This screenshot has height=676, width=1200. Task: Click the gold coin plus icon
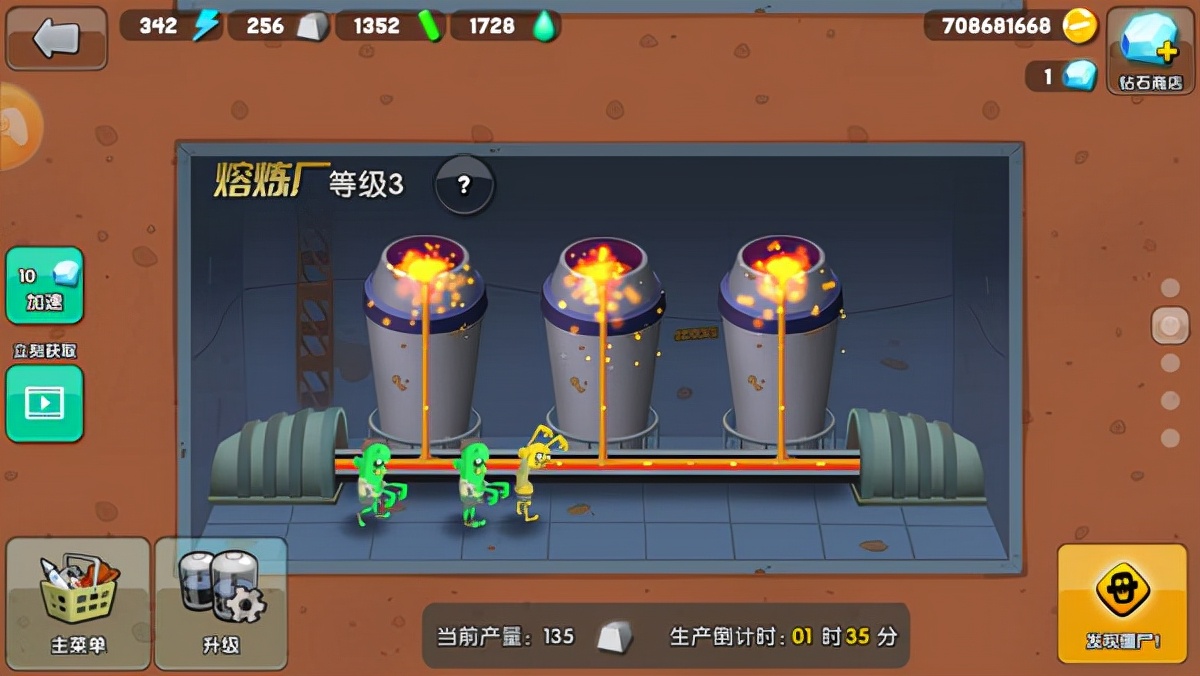1080,25
